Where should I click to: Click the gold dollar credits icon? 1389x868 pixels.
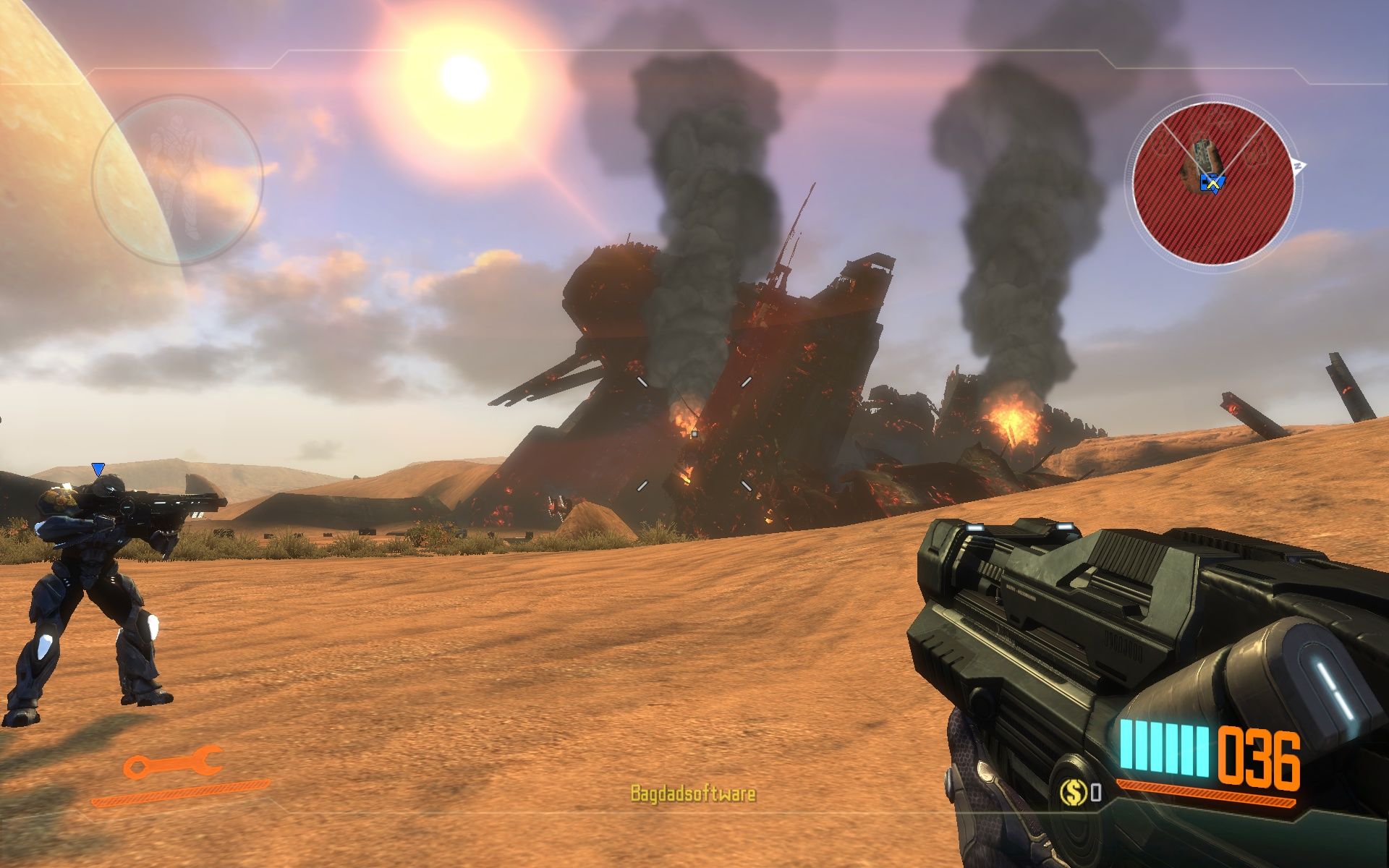pyautogui.click(x=1073, y=792)
